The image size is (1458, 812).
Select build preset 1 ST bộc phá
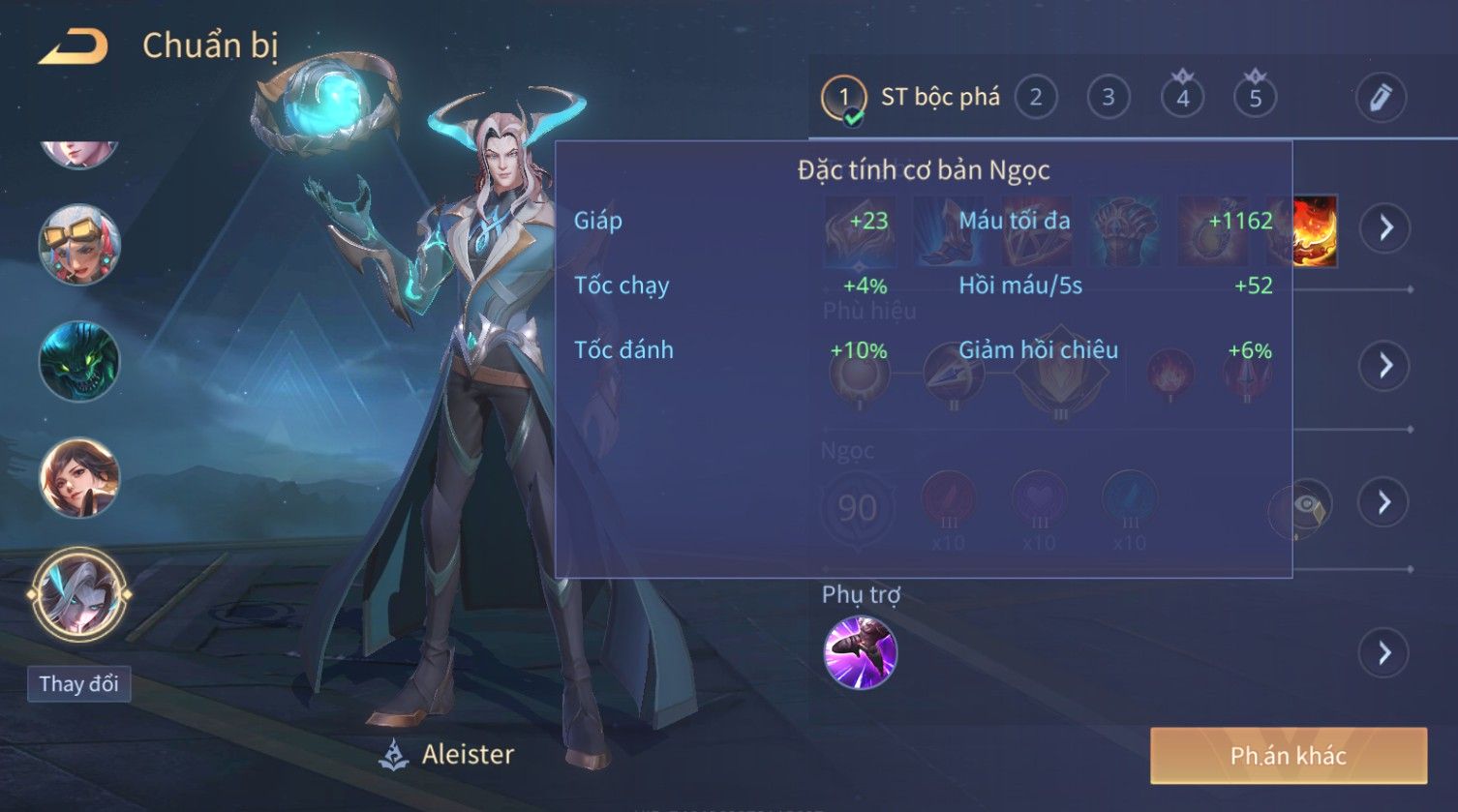tap(843, 98)
